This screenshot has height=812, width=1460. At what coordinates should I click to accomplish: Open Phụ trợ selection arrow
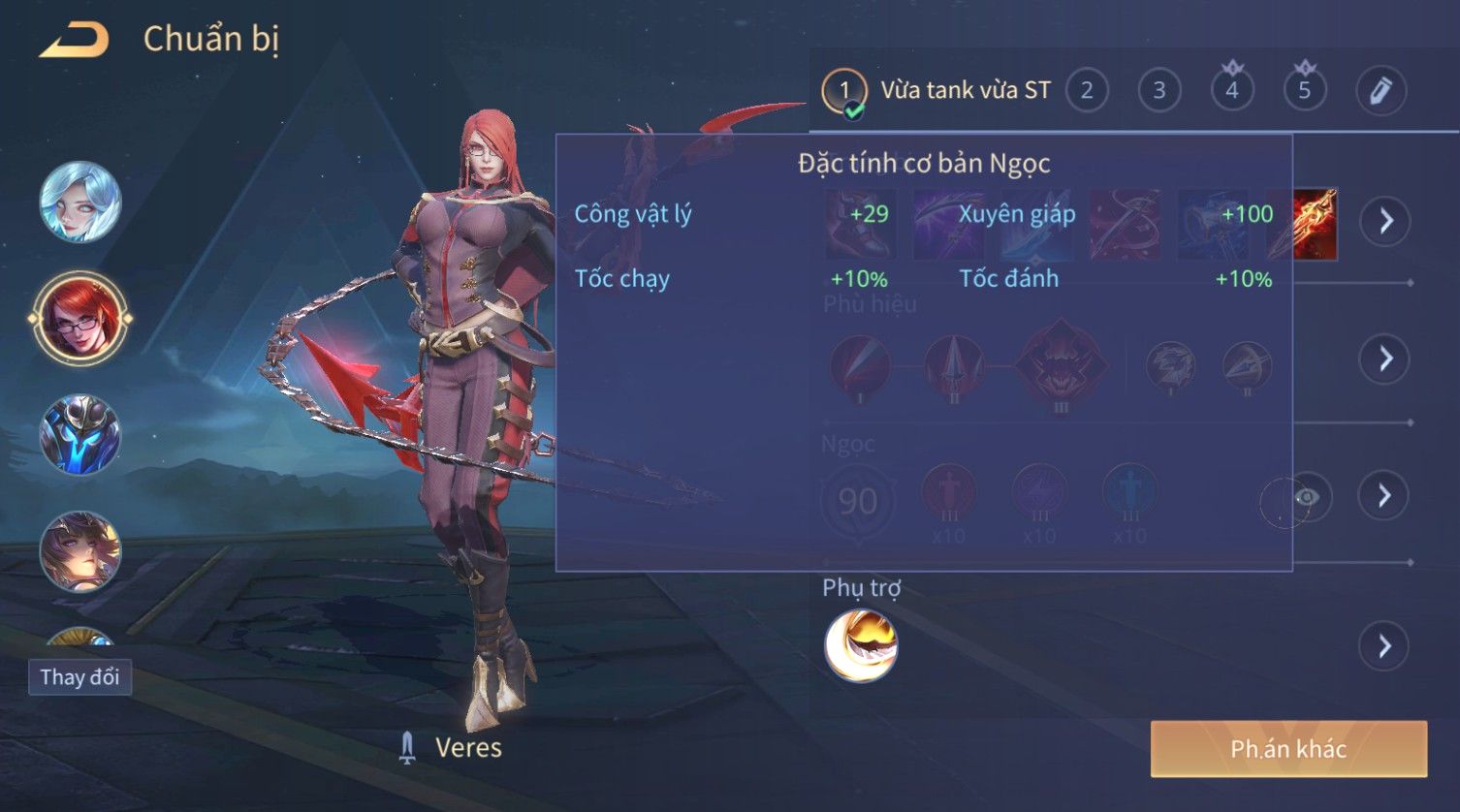pos(1385,645)
